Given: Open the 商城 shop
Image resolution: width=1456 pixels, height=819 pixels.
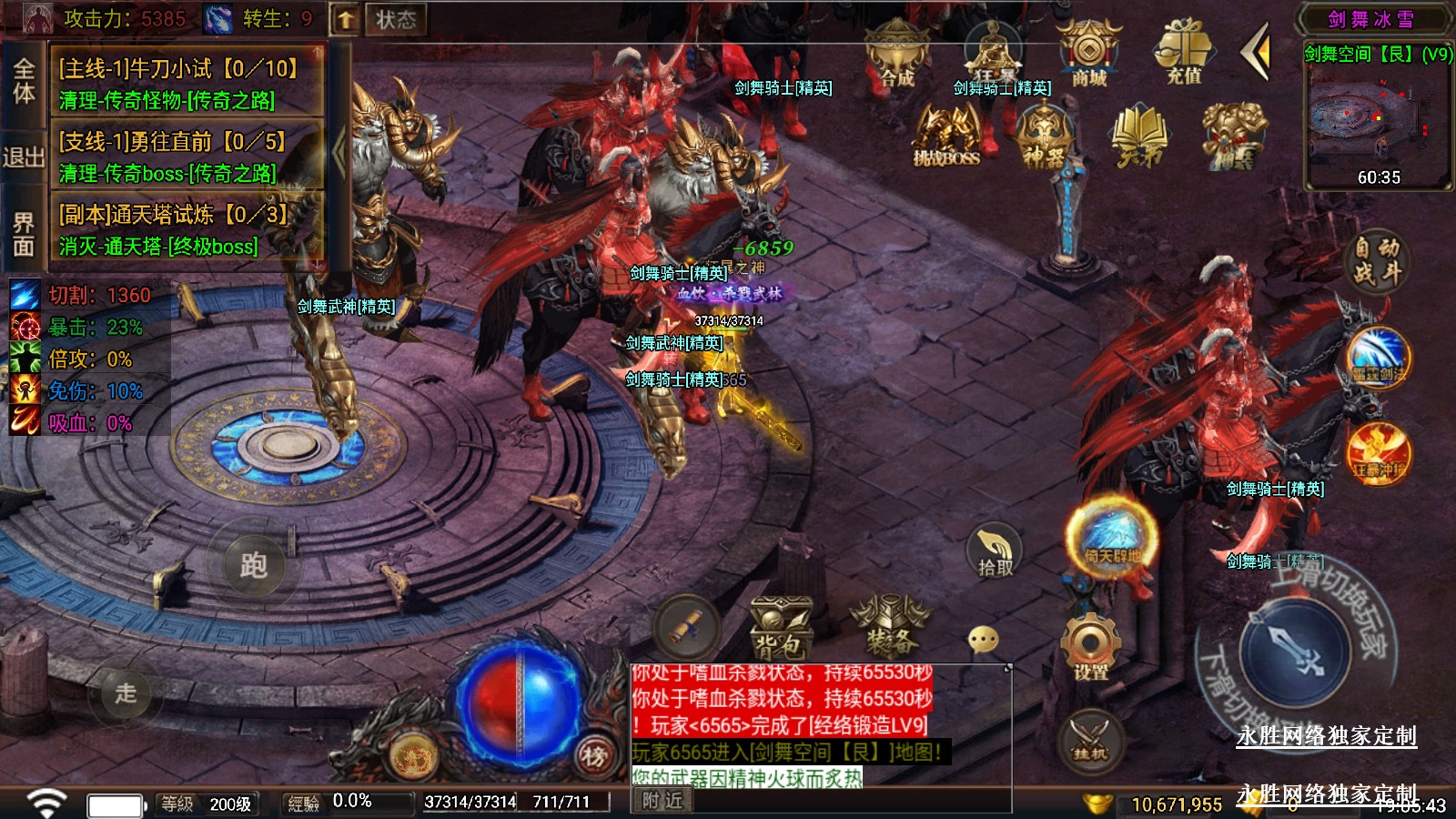Looking at the screenshot, I should [x=1088, y=55].
